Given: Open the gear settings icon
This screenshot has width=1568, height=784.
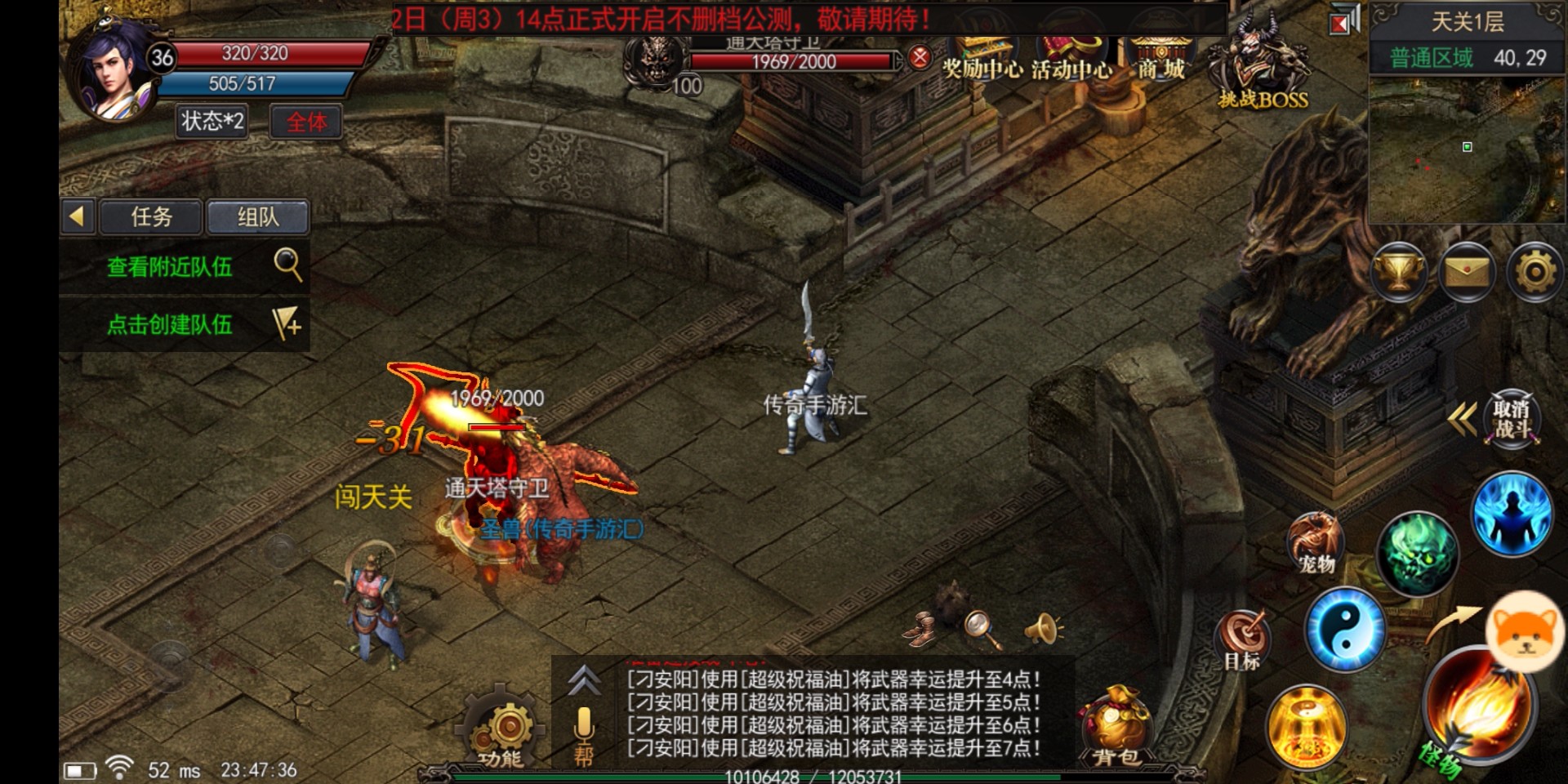Looking at the screenshot, I should (1535, 273).
